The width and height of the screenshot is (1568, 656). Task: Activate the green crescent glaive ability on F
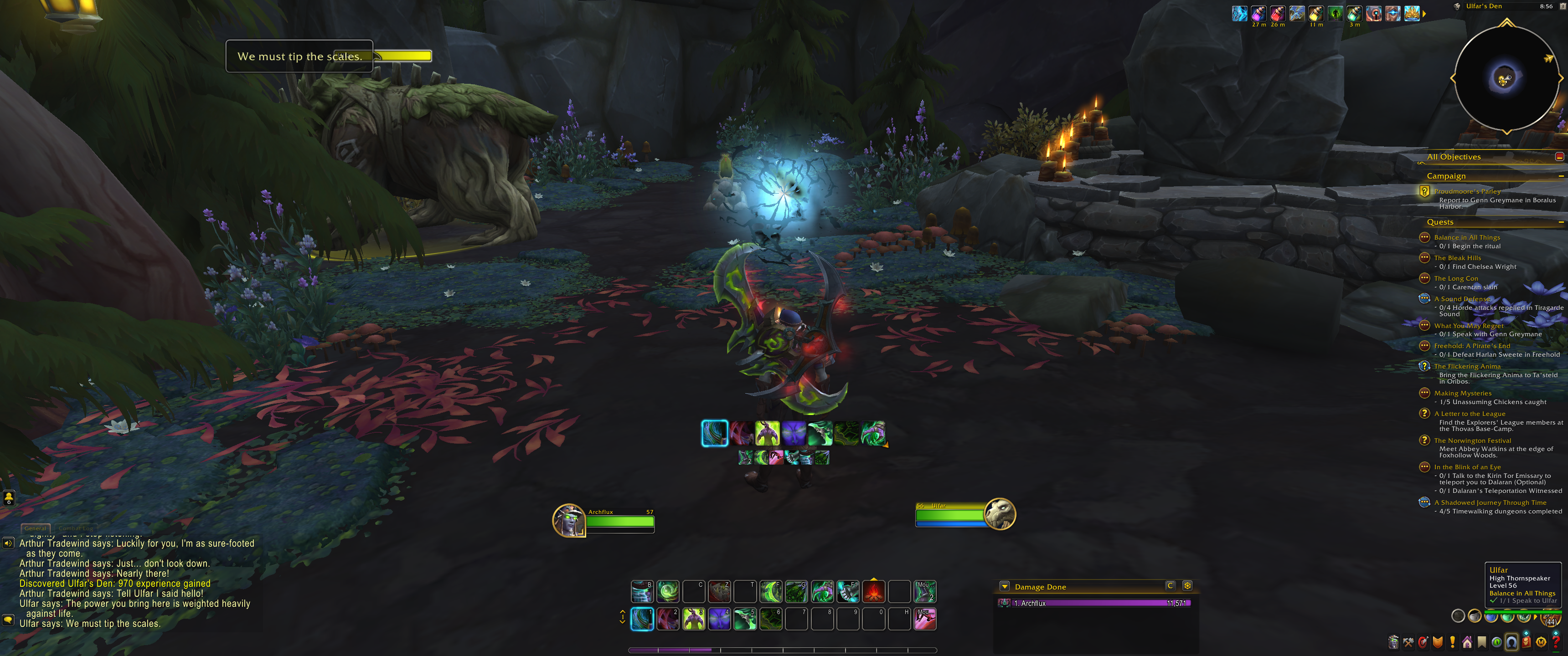771,591
